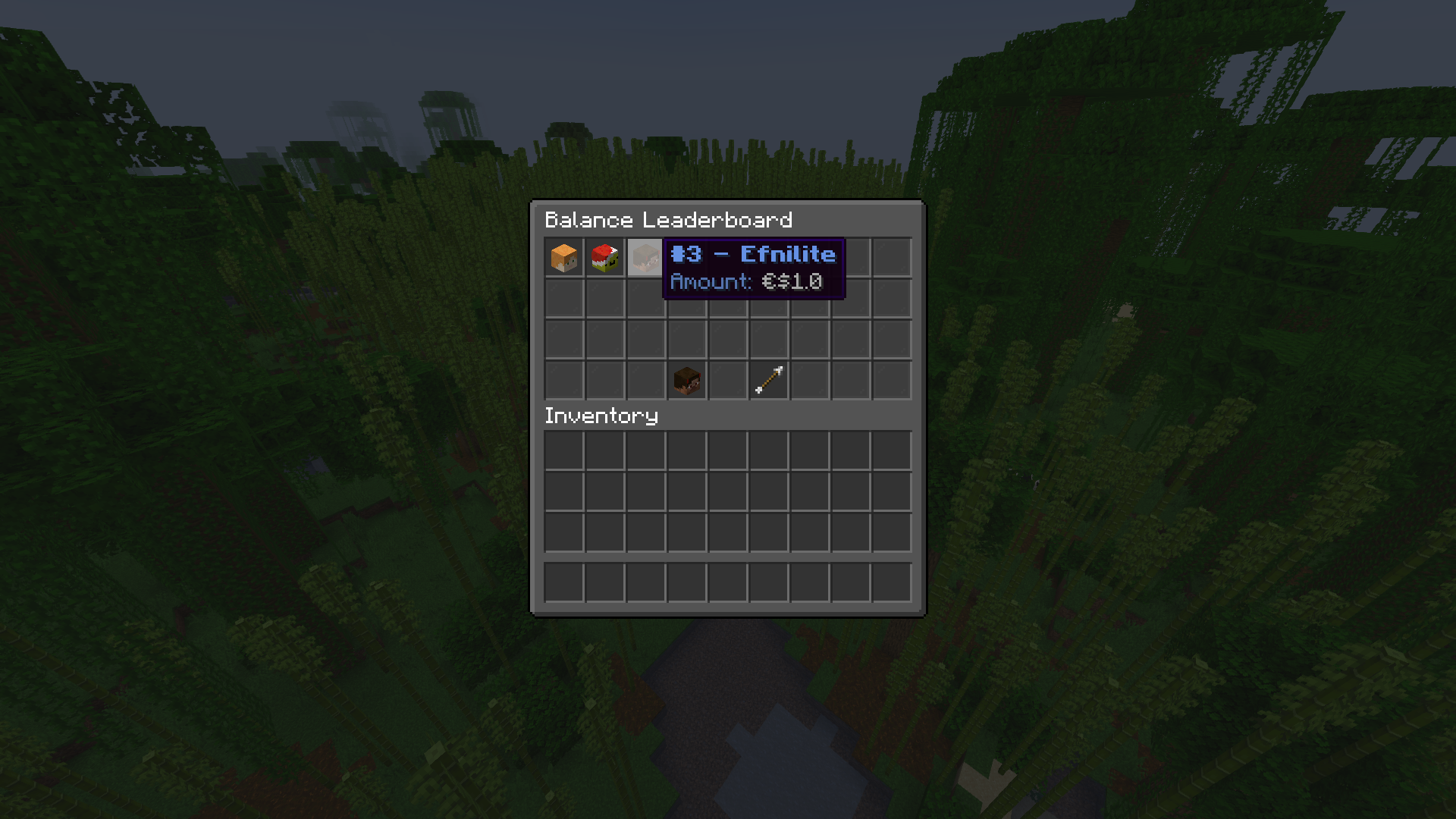This screenshot has height=819, width=1456.
Task: Select the empty slot below Efnilite's head
Action: (645, 298)
